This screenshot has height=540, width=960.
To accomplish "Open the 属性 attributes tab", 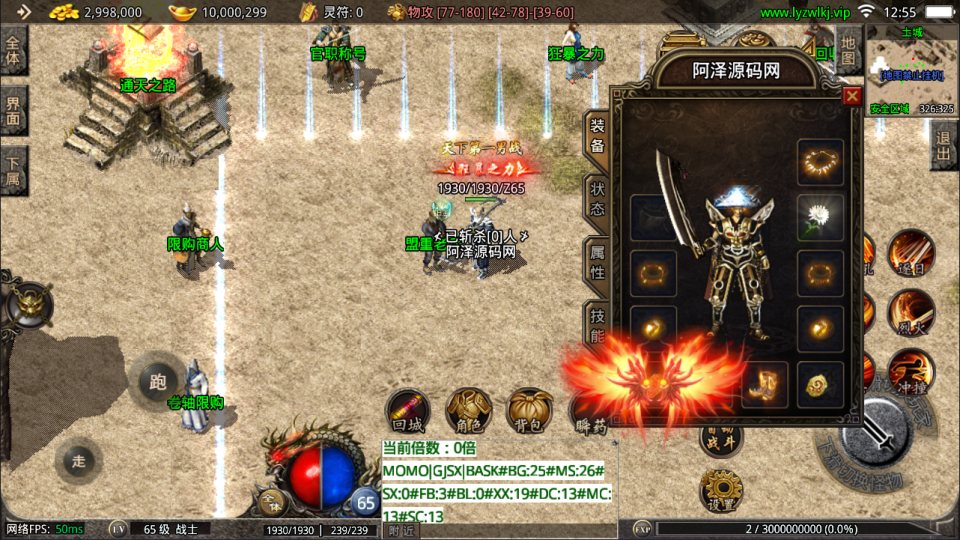I will click(596, 260).
